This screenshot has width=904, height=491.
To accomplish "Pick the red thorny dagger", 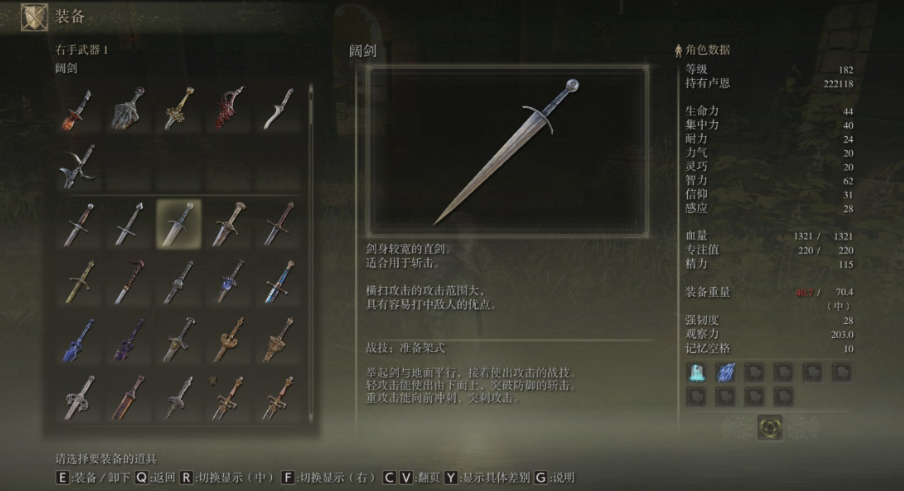I will click(x=228, y=110).
